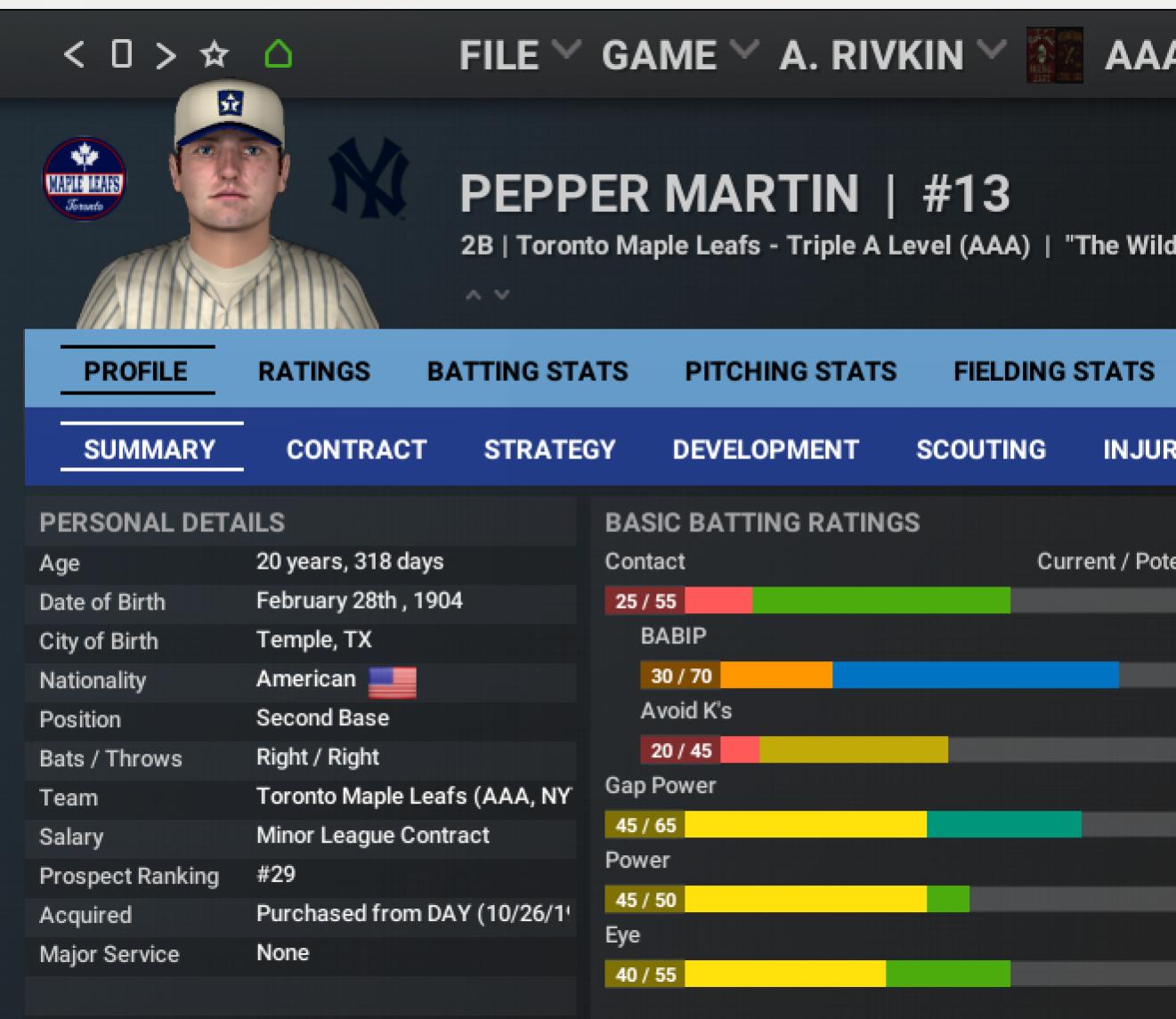
Task: Switch to the RATINGS tab
Action: tap(314, 371)
